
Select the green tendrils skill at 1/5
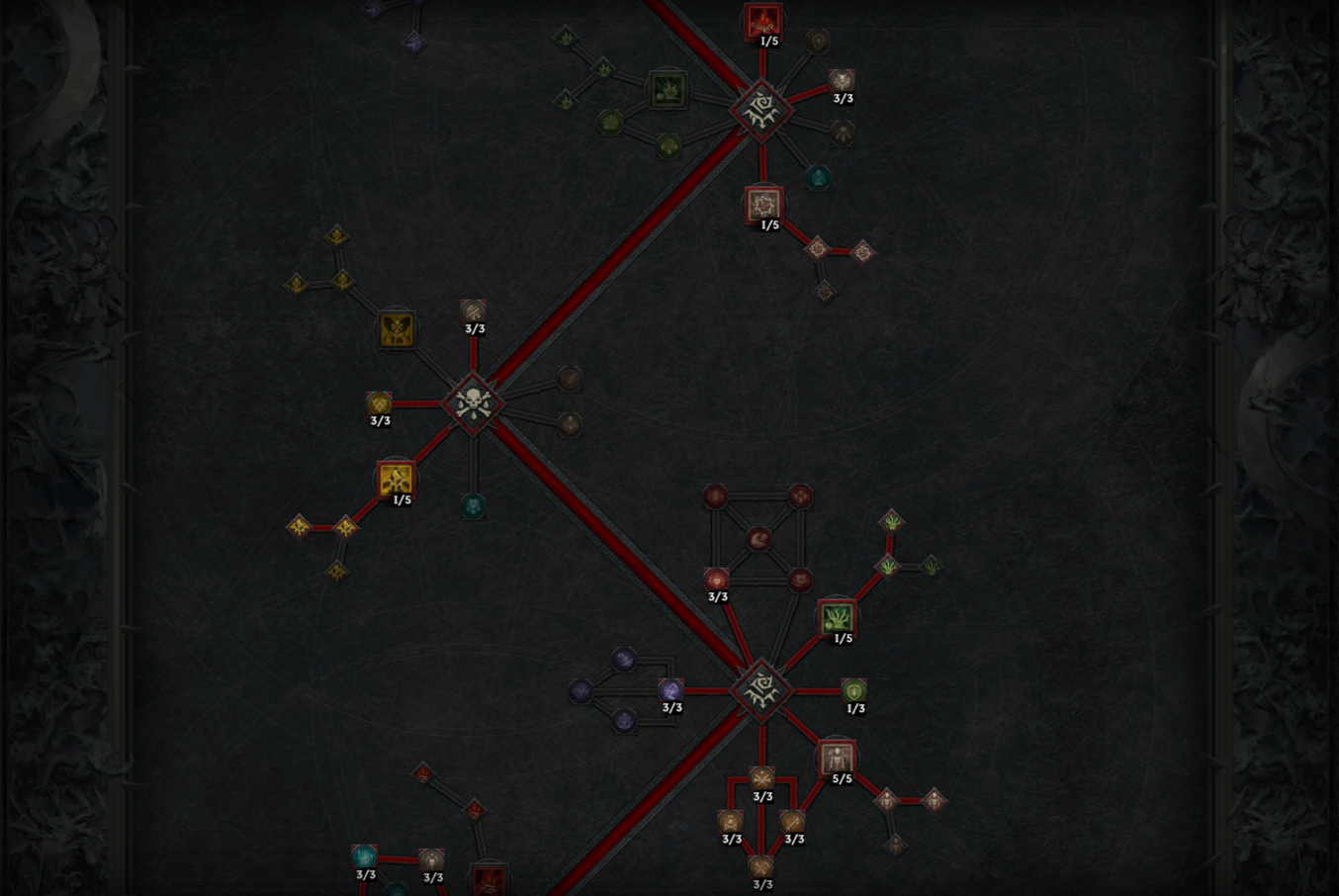click(x=838, y=618)
